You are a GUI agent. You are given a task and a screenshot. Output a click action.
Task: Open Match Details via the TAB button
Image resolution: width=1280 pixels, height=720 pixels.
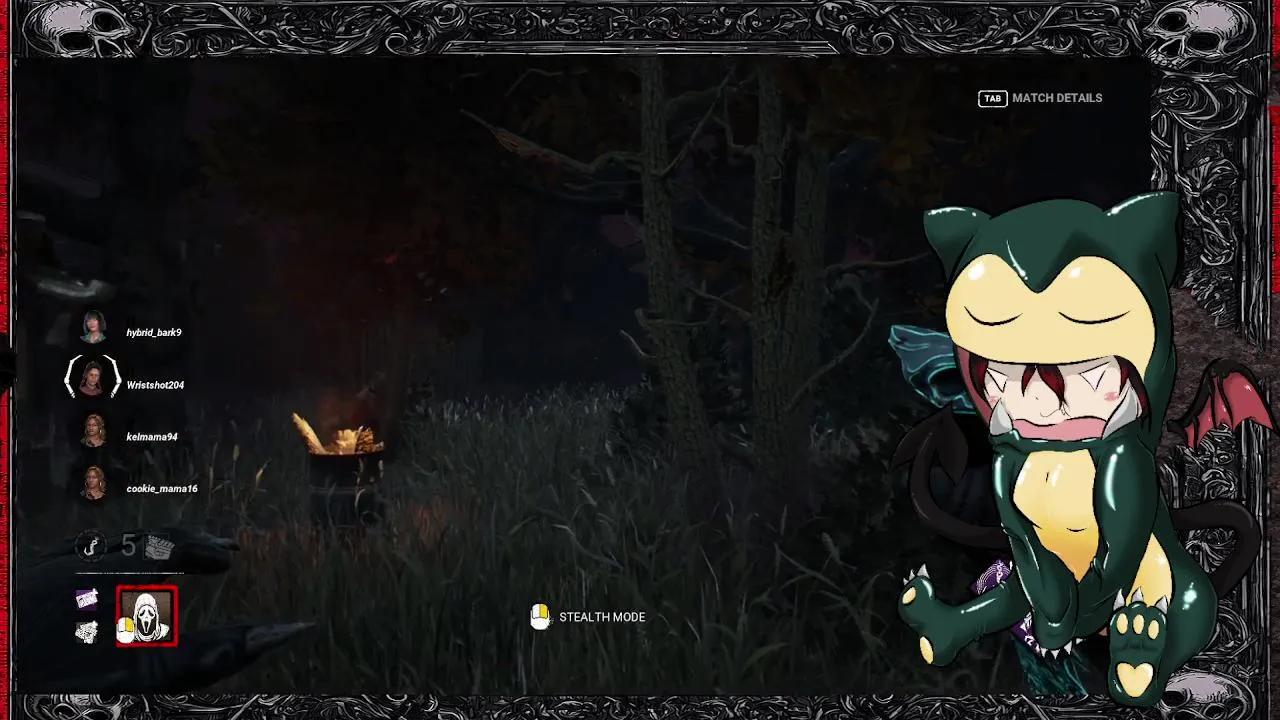[991, 98]
